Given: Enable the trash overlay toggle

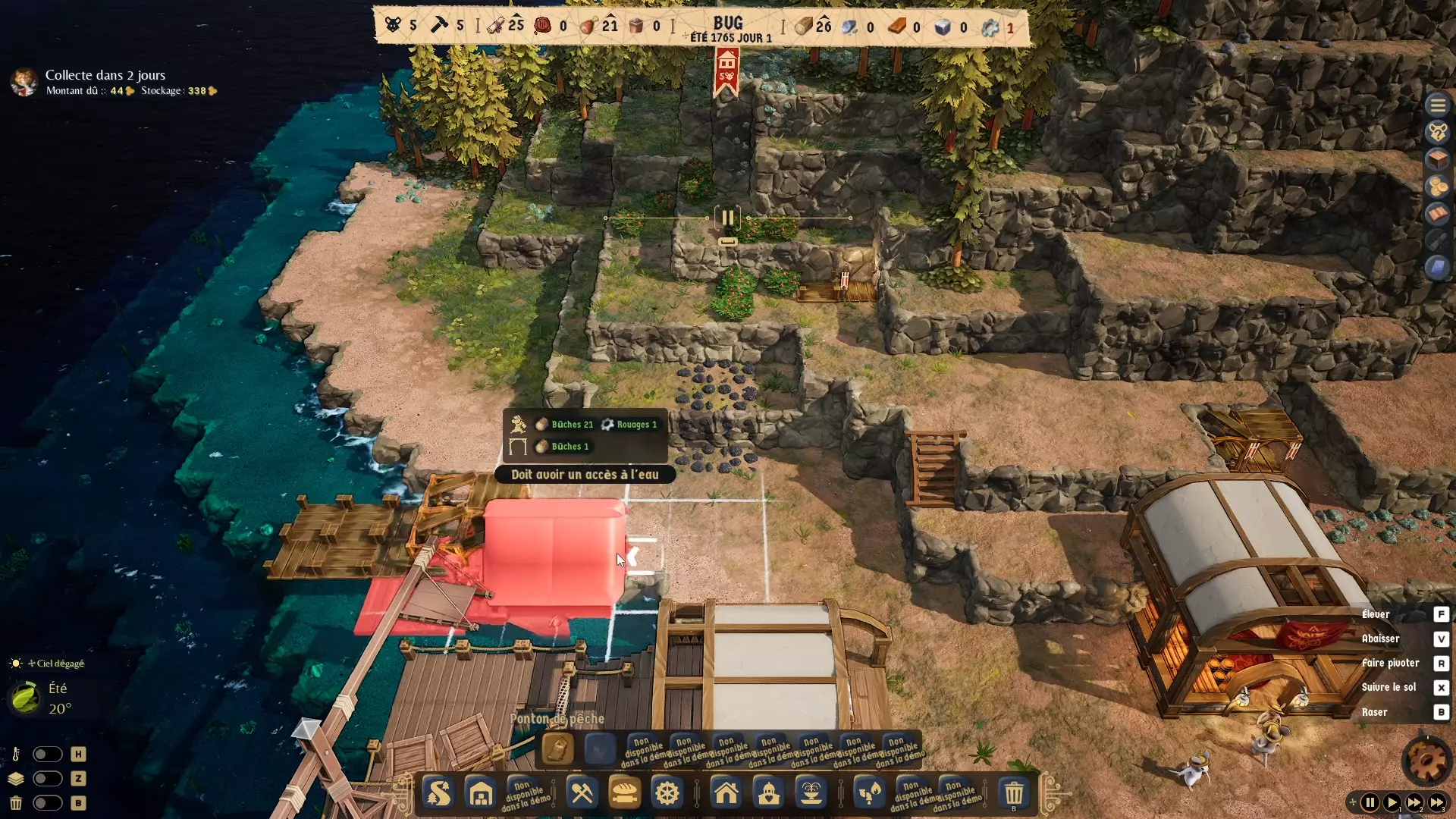Looking at the screenshot, I should pos(48,803).
